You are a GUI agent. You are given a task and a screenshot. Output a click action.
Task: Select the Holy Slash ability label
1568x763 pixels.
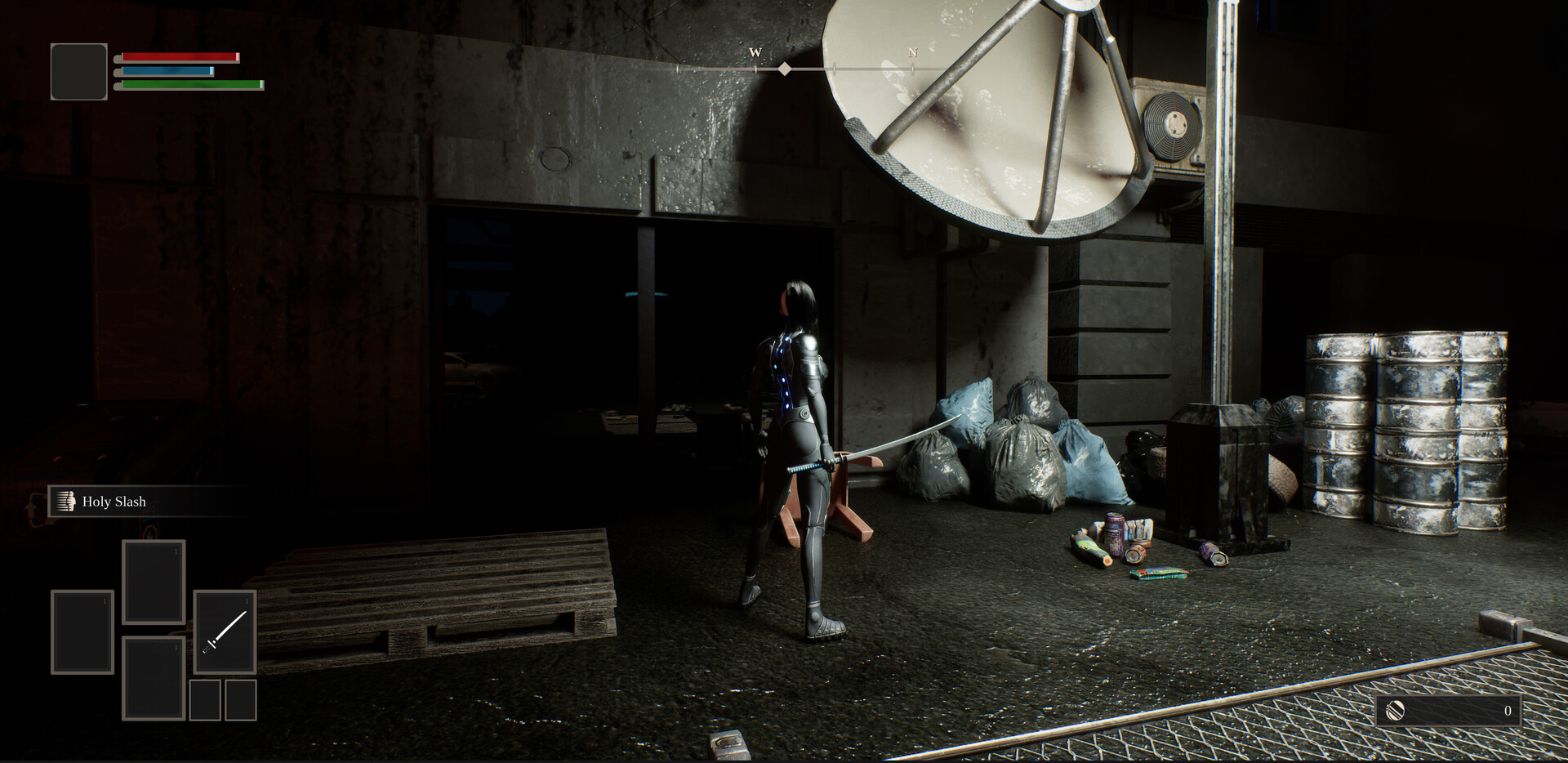pyautogui.click(x=114, y=502)
